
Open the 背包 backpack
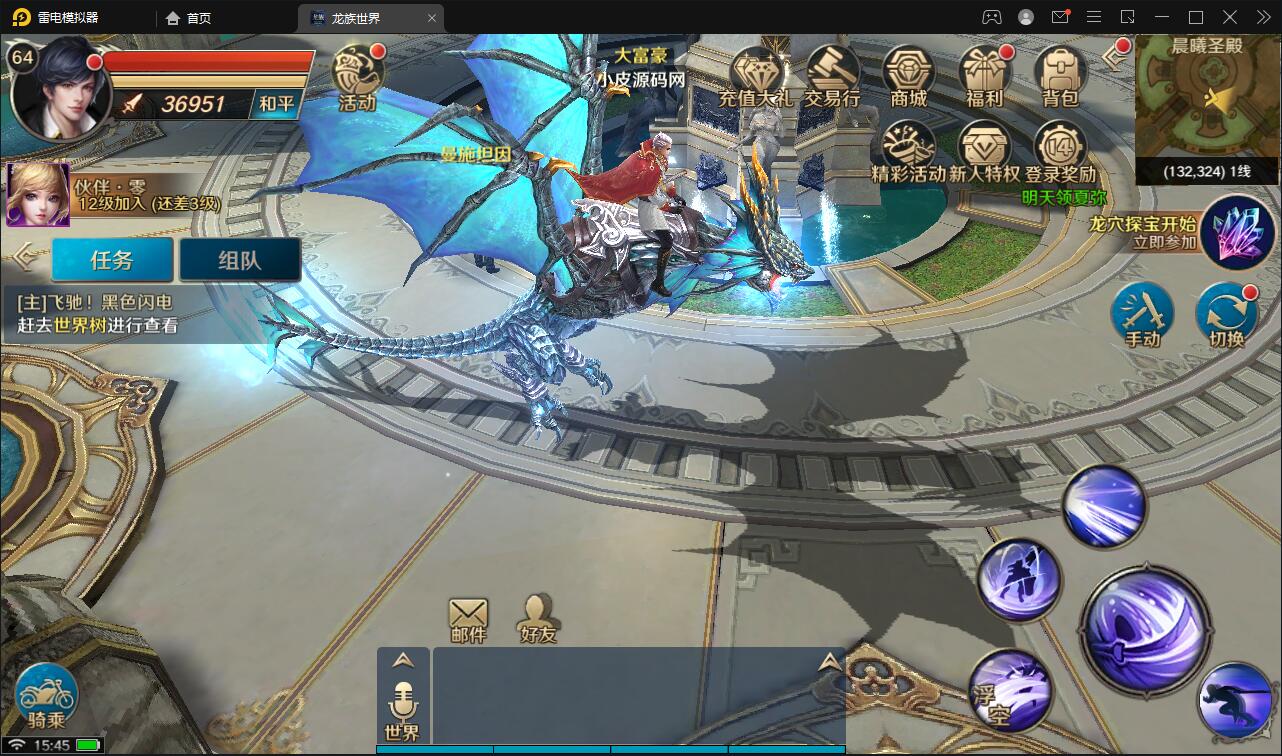coord(1060,76)
